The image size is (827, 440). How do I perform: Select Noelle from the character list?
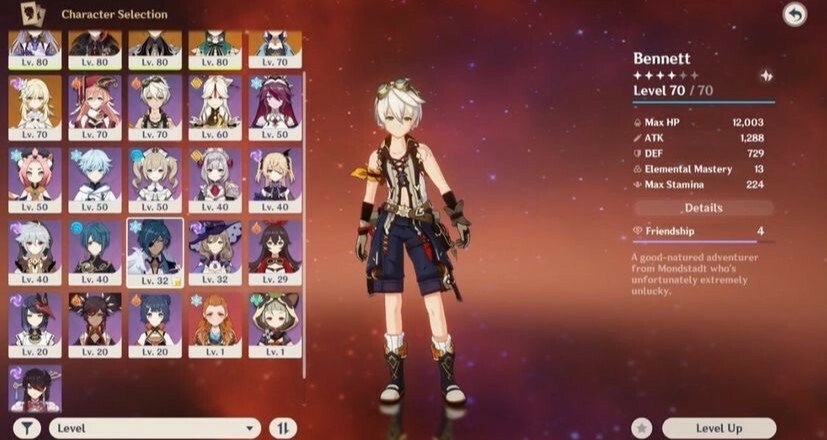pos(215,176)
